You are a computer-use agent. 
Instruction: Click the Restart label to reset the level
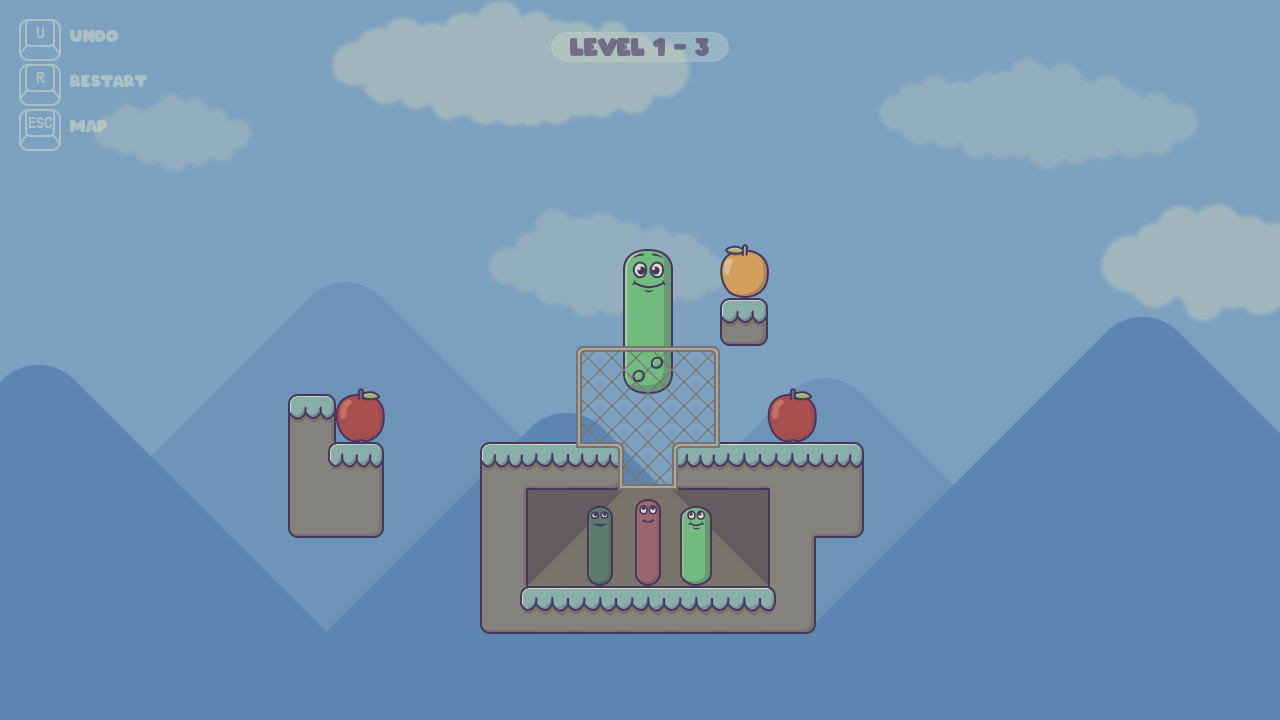pos(108,82)
